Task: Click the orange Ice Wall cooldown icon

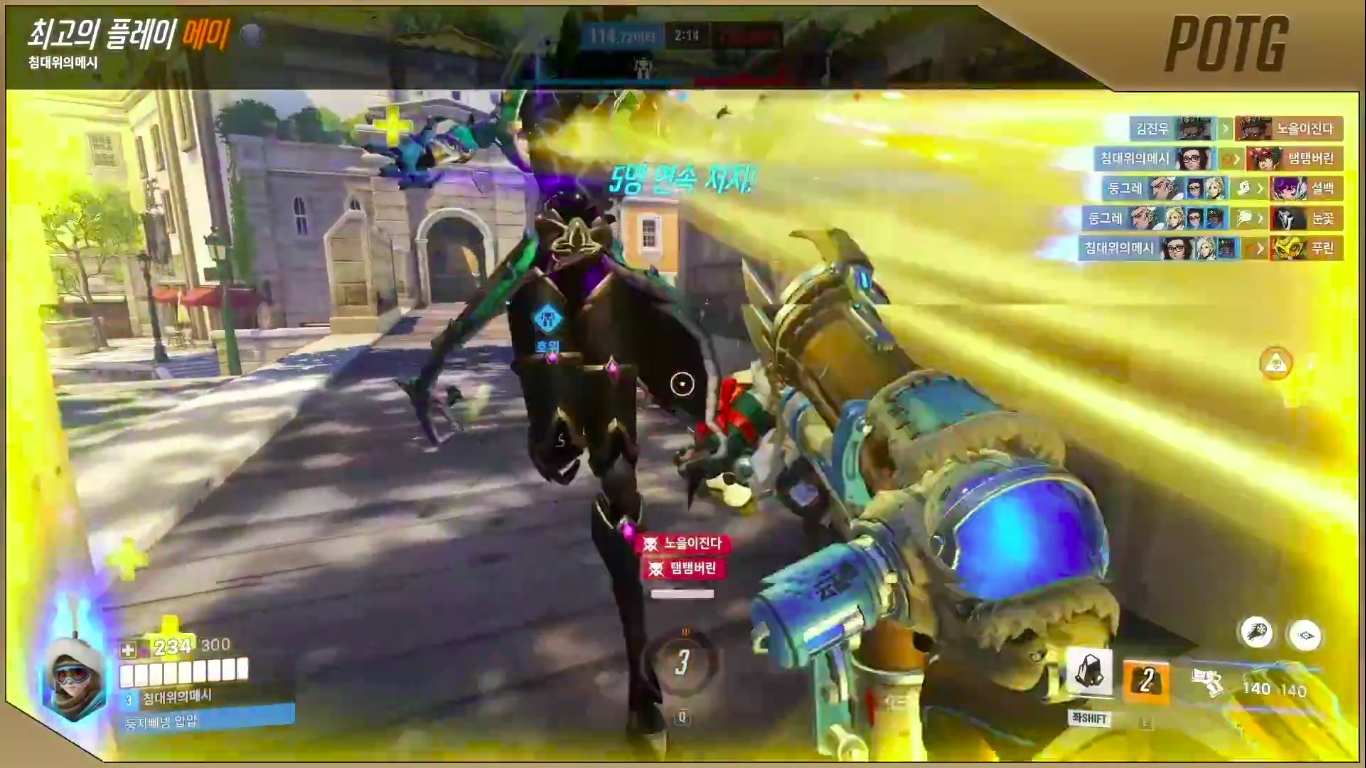Action: tap(1146, 680)
